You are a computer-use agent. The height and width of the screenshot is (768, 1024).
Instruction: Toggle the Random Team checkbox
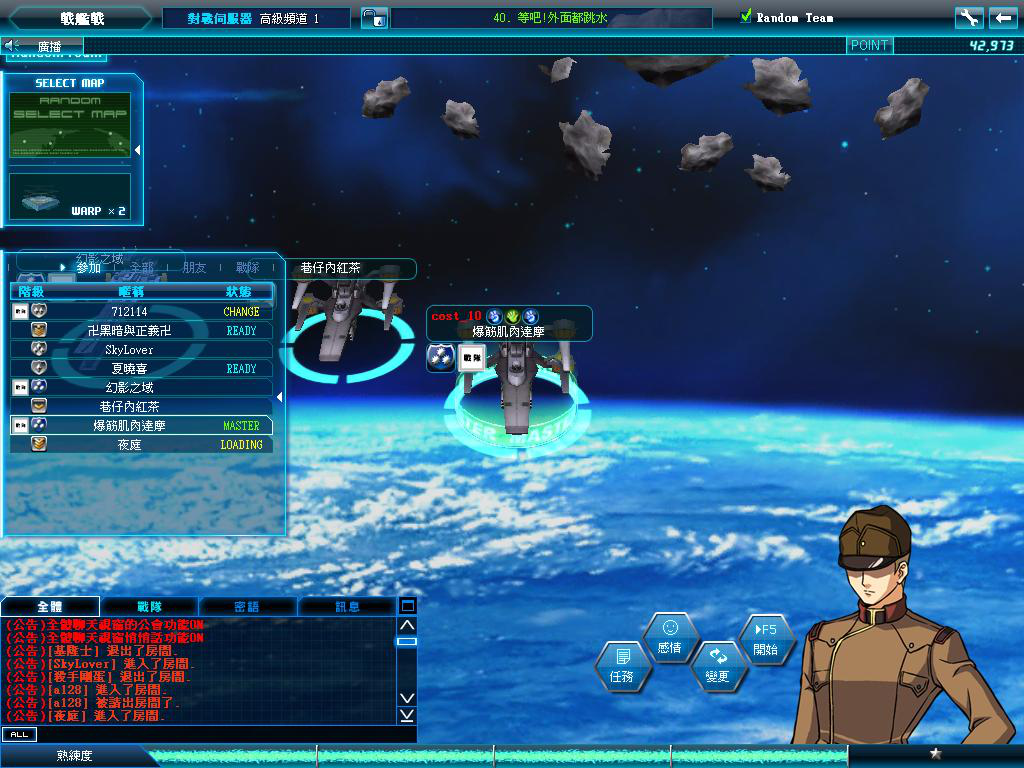(x=746, y=17)
